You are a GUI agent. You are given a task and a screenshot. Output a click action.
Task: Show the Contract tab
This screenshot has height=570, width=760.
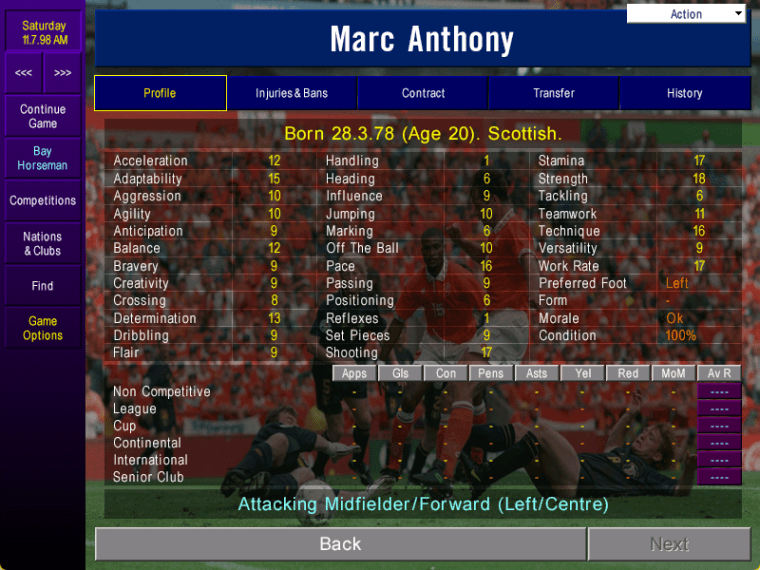pos(423,93)
